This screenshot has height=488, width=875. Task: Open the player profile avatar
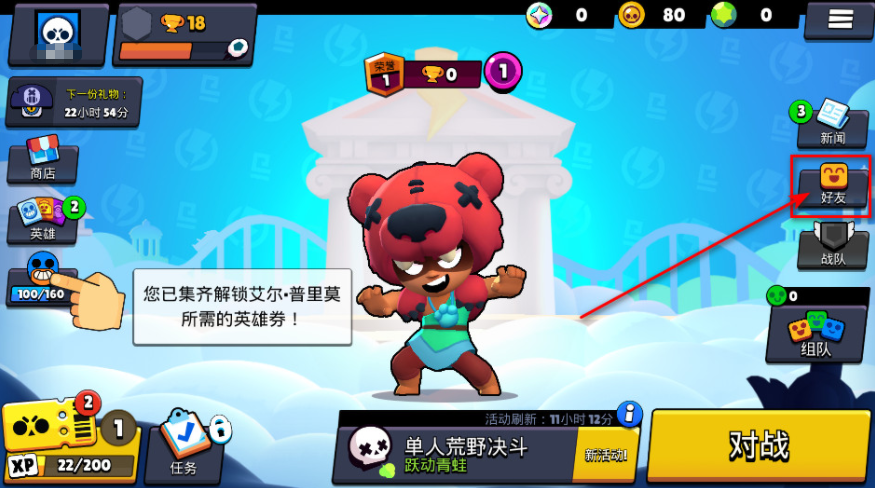[58, 34]
